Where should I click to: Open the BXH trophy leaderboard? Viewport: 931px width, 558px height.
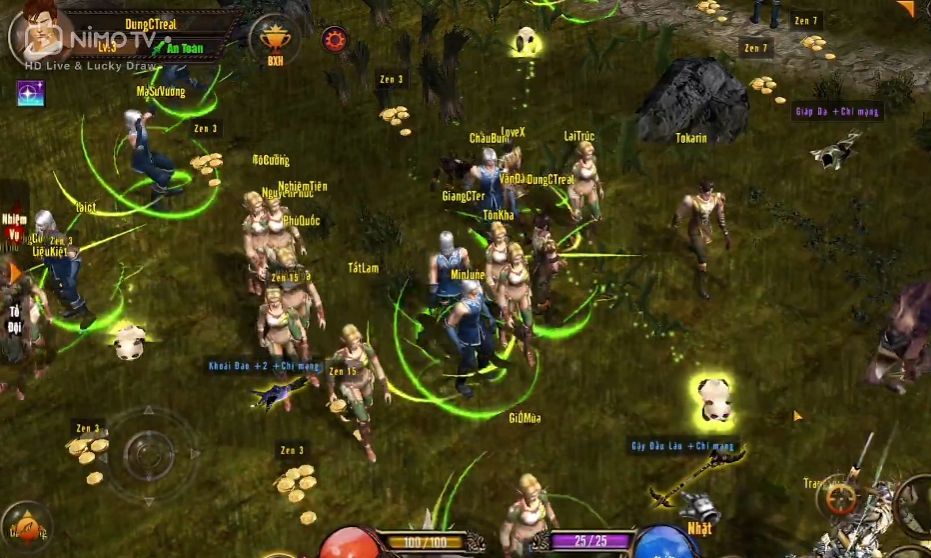point(273,42)
